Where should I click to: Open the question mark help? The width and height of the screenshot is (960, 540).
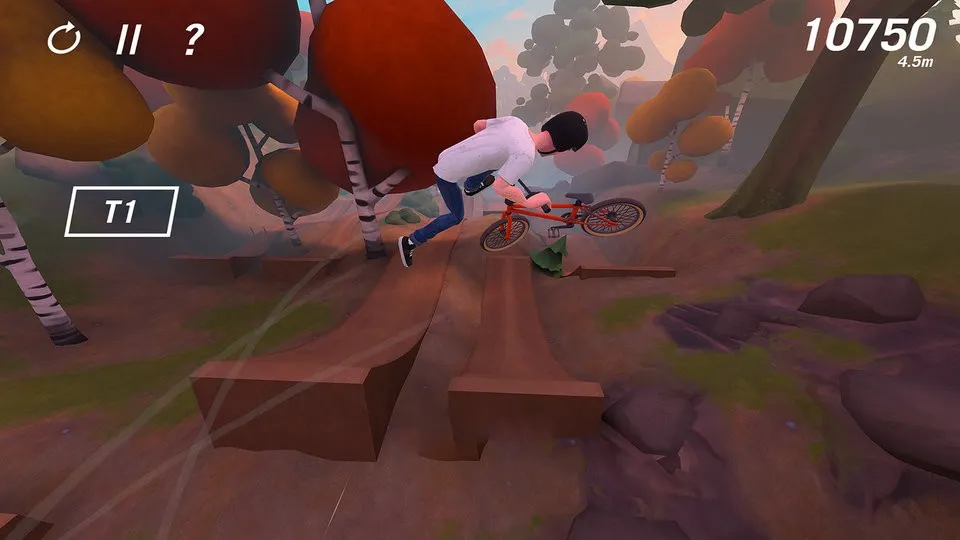192,40
